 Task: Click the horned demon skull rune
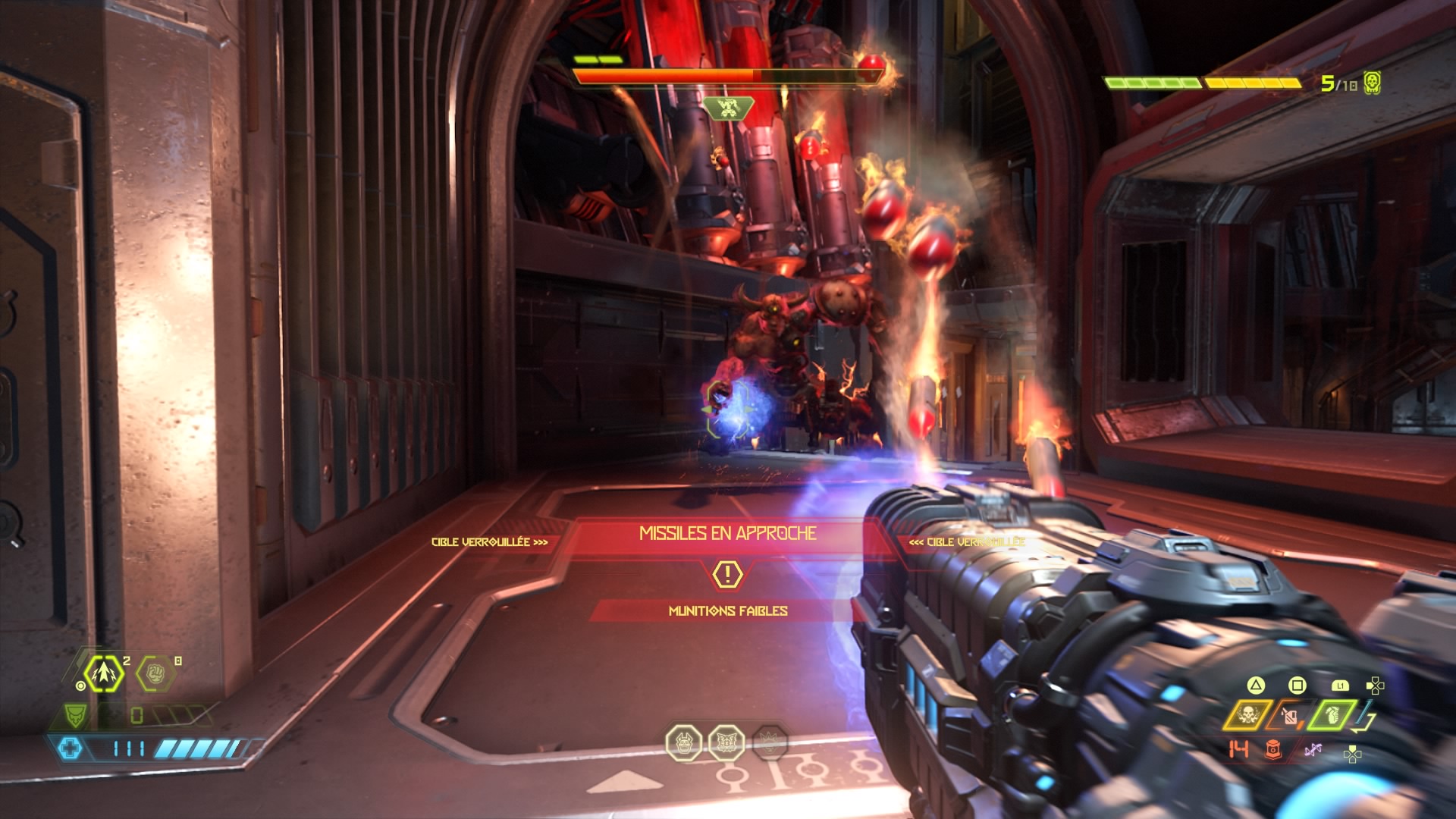(683, 742)
